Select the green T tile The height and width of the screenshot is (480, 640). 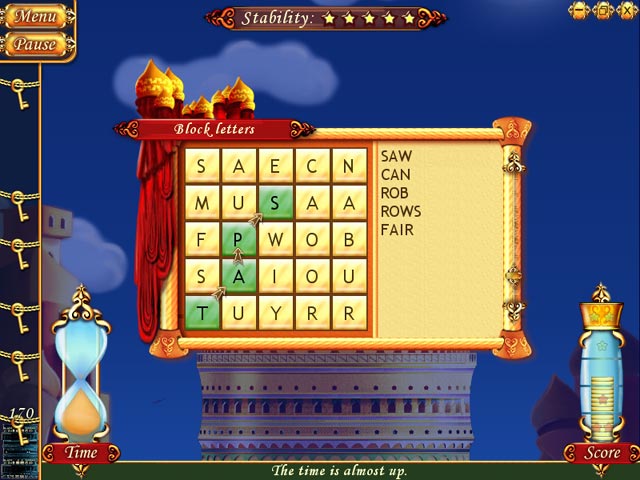203,312
